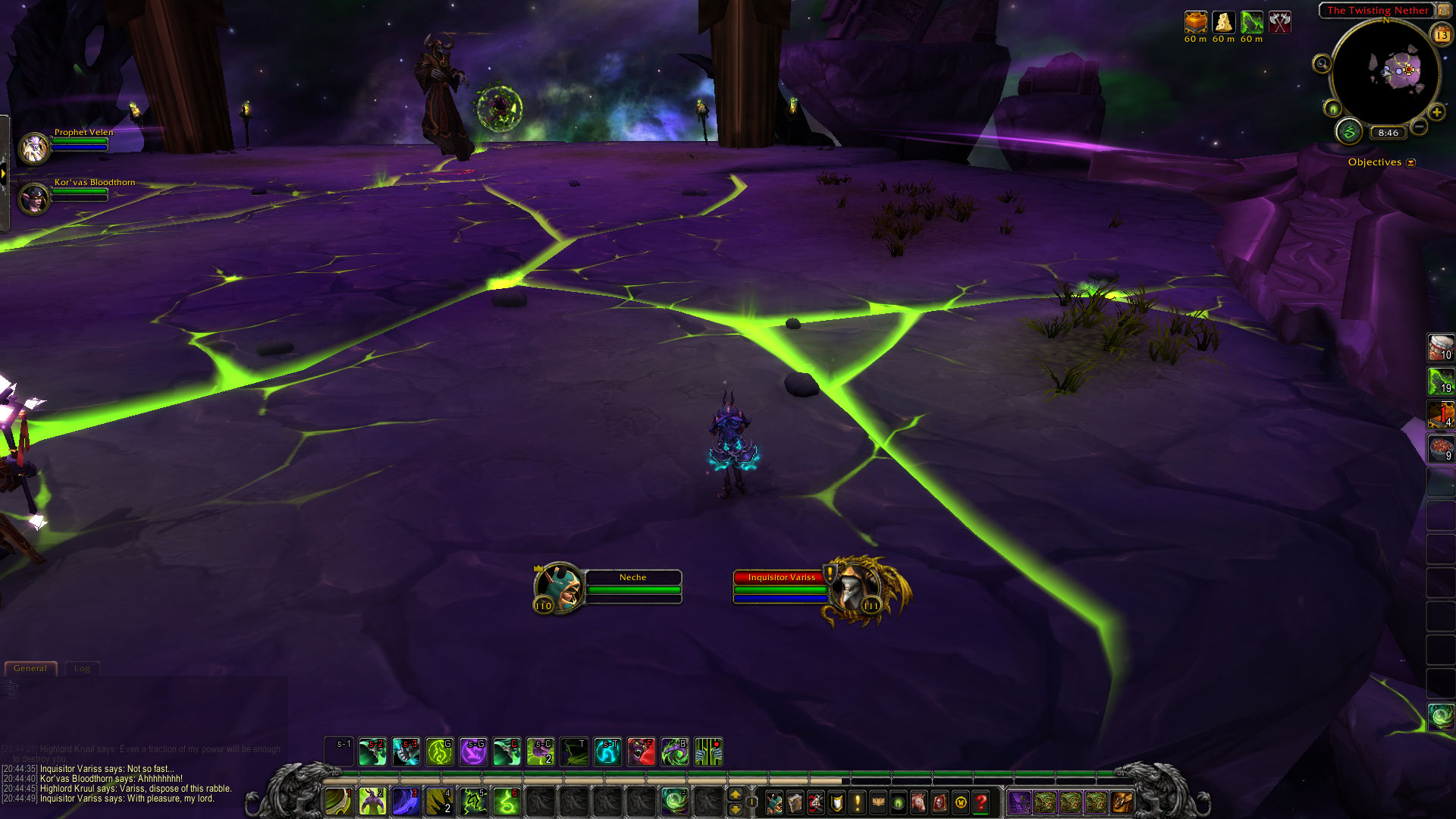1456x819 pixels.
Task: Use the green barred cage ability
Action: coord(708,752)
